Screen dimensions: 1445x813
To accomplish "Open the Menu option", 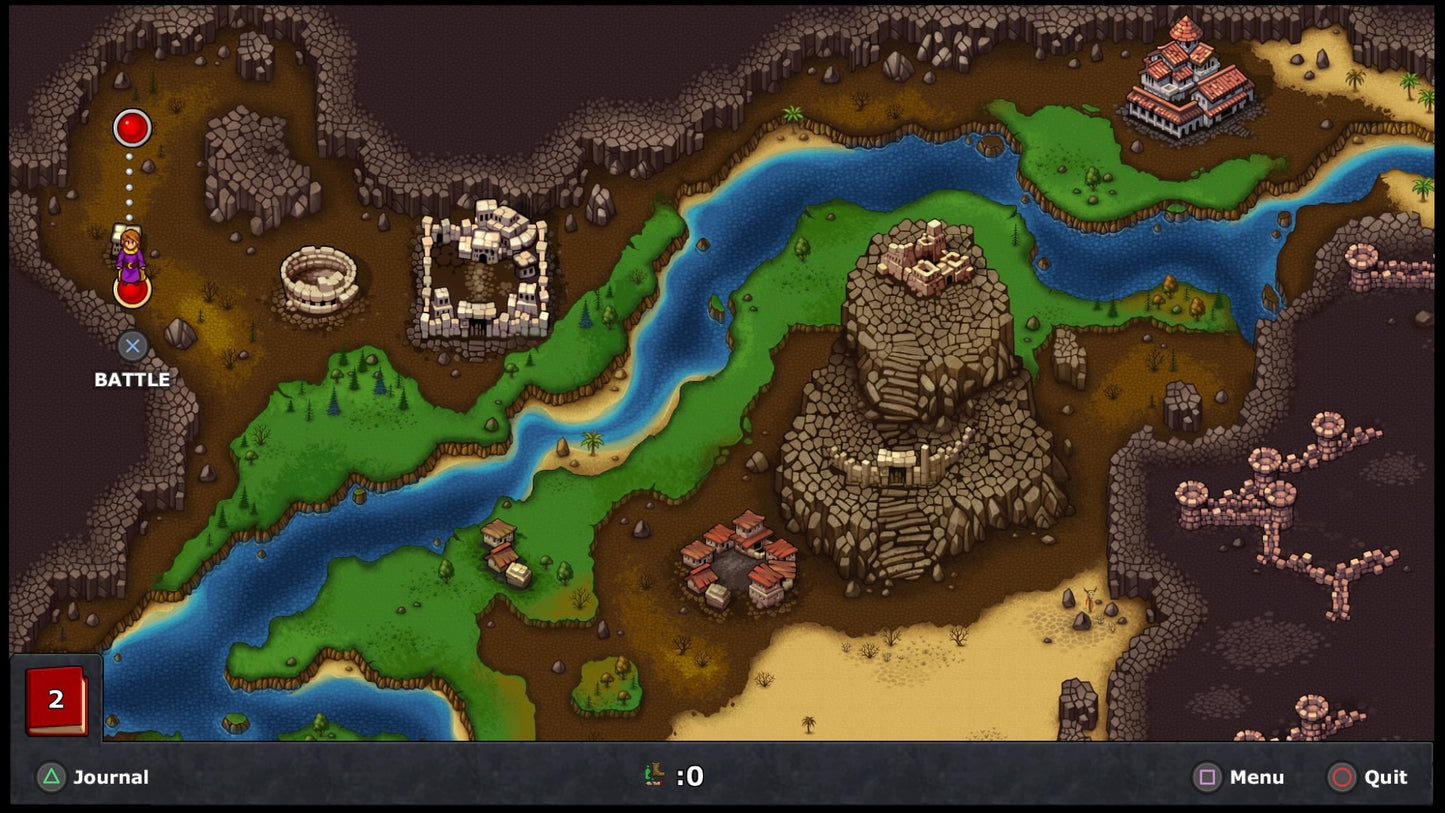I will (1239, 777).
